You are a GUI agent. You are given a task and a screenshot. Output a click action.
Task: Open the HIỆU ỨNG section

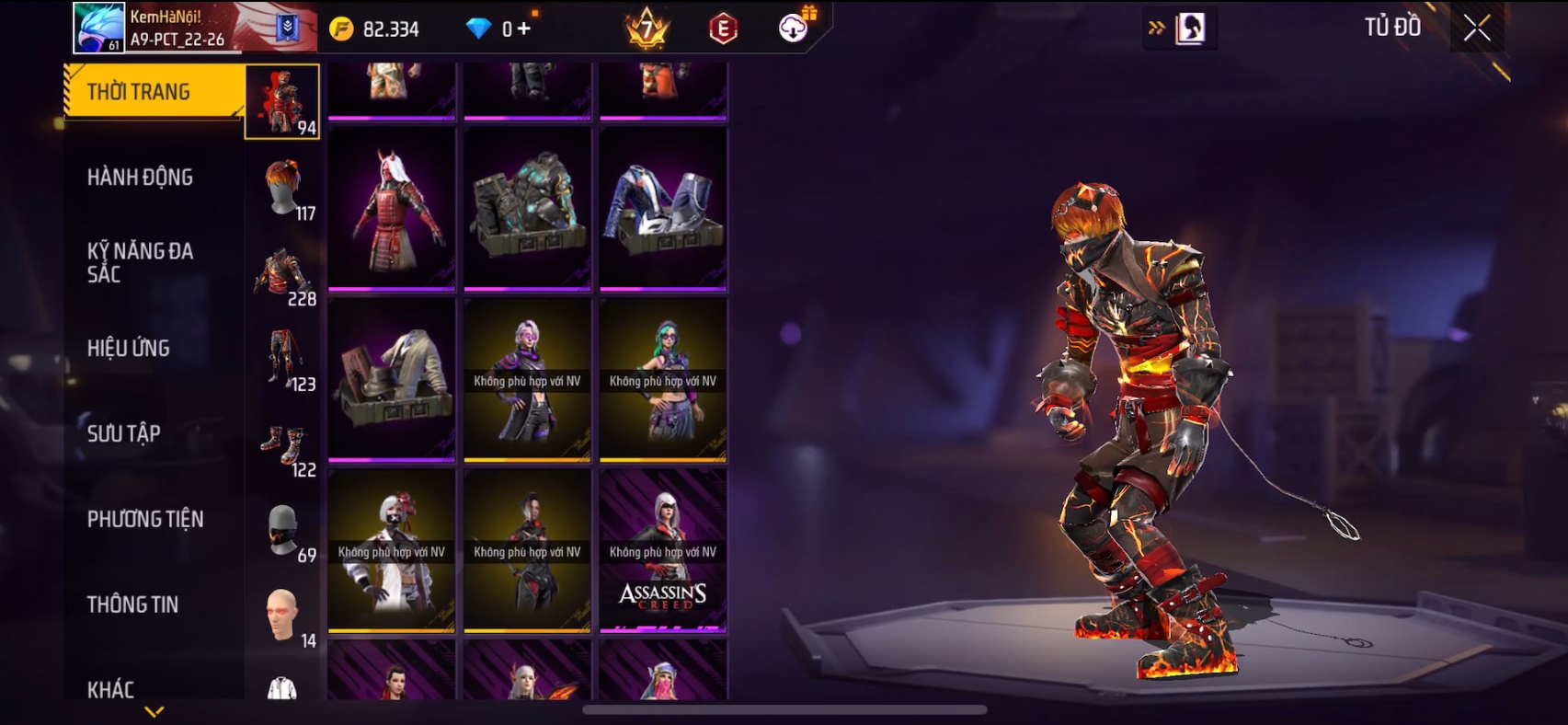[129, 348]
